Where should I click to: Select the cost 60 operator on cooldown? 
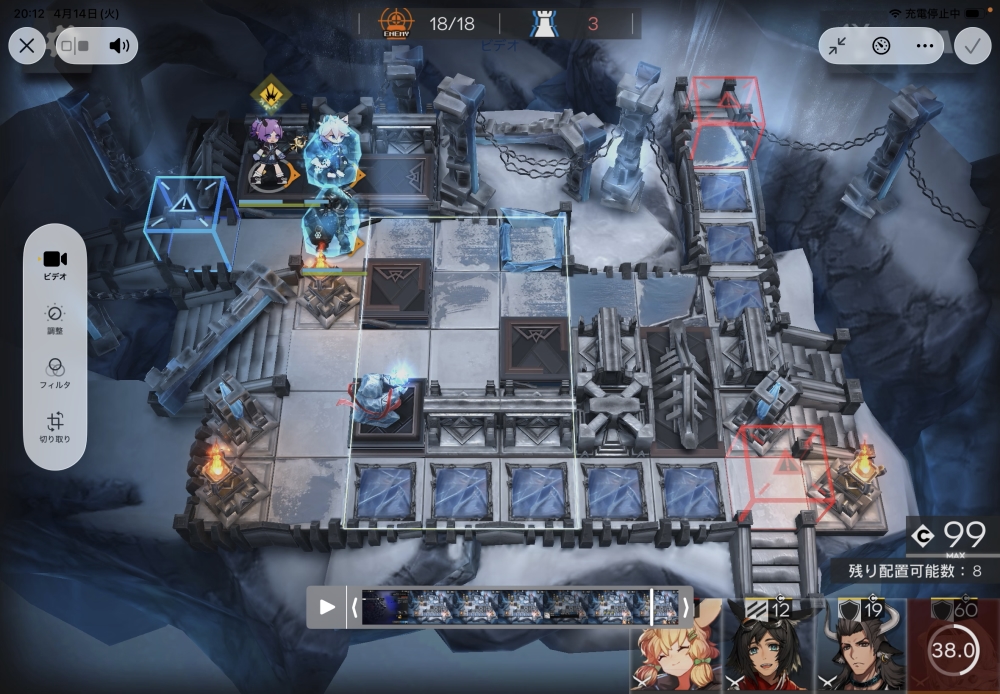(x=952, y=648)
